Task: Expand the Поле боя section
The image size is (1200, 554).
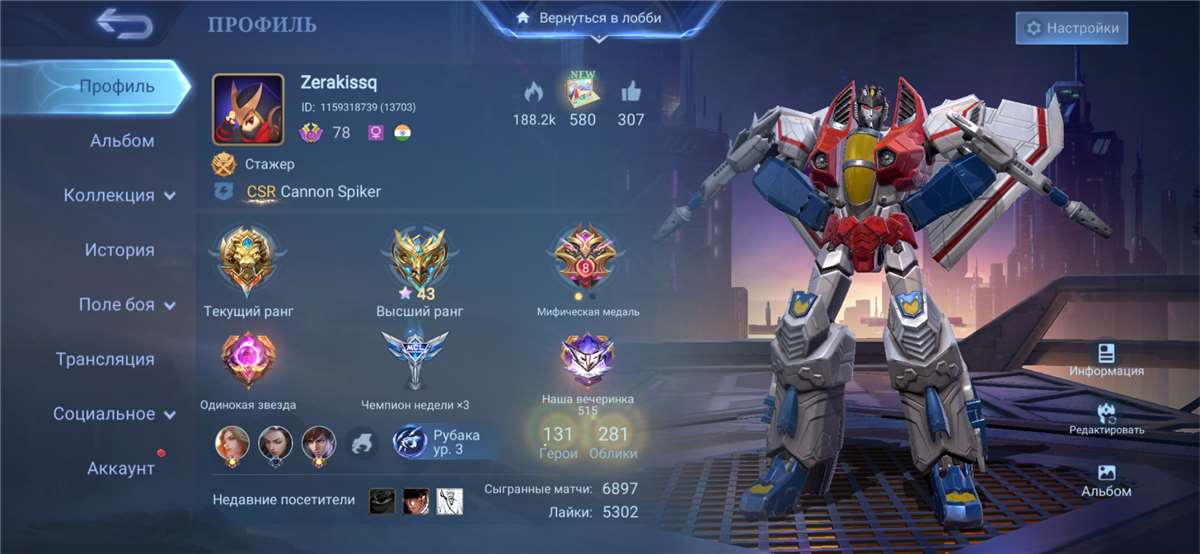Action: click(126, 305)
